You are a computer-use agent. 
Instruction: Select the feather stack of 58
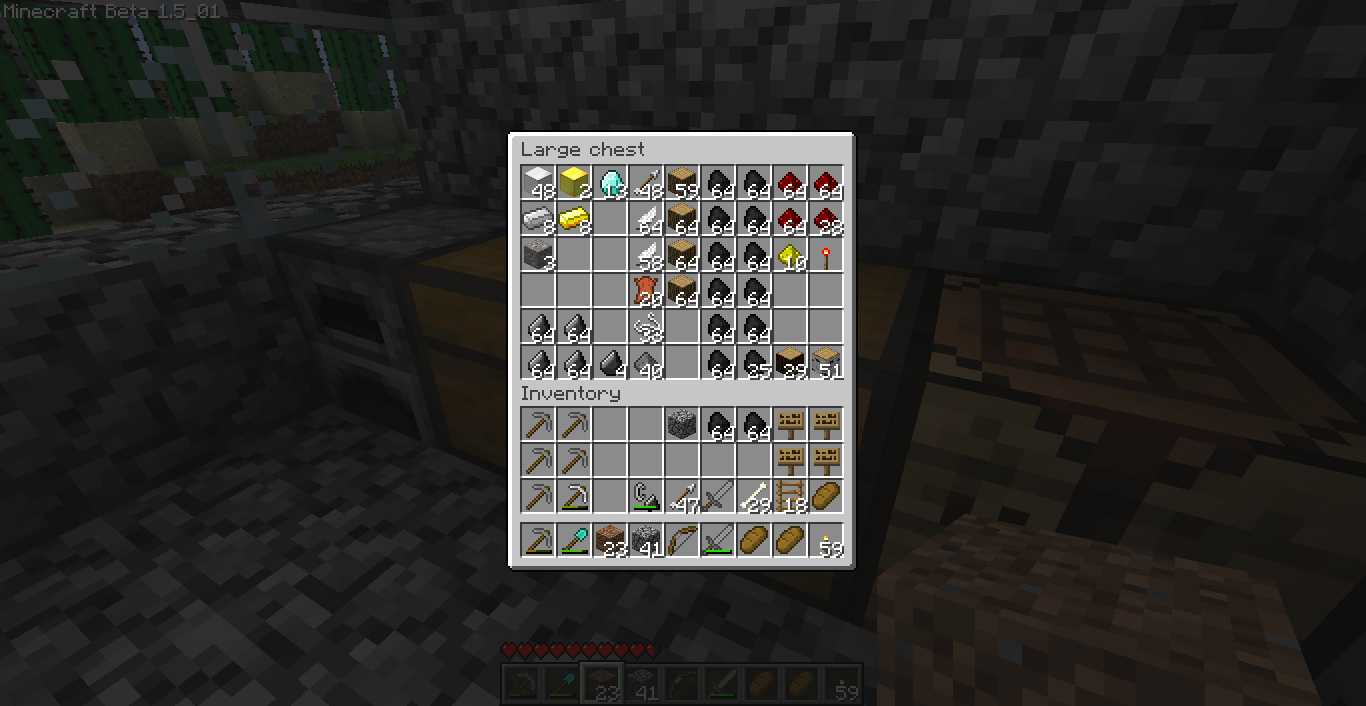[646, 255]
